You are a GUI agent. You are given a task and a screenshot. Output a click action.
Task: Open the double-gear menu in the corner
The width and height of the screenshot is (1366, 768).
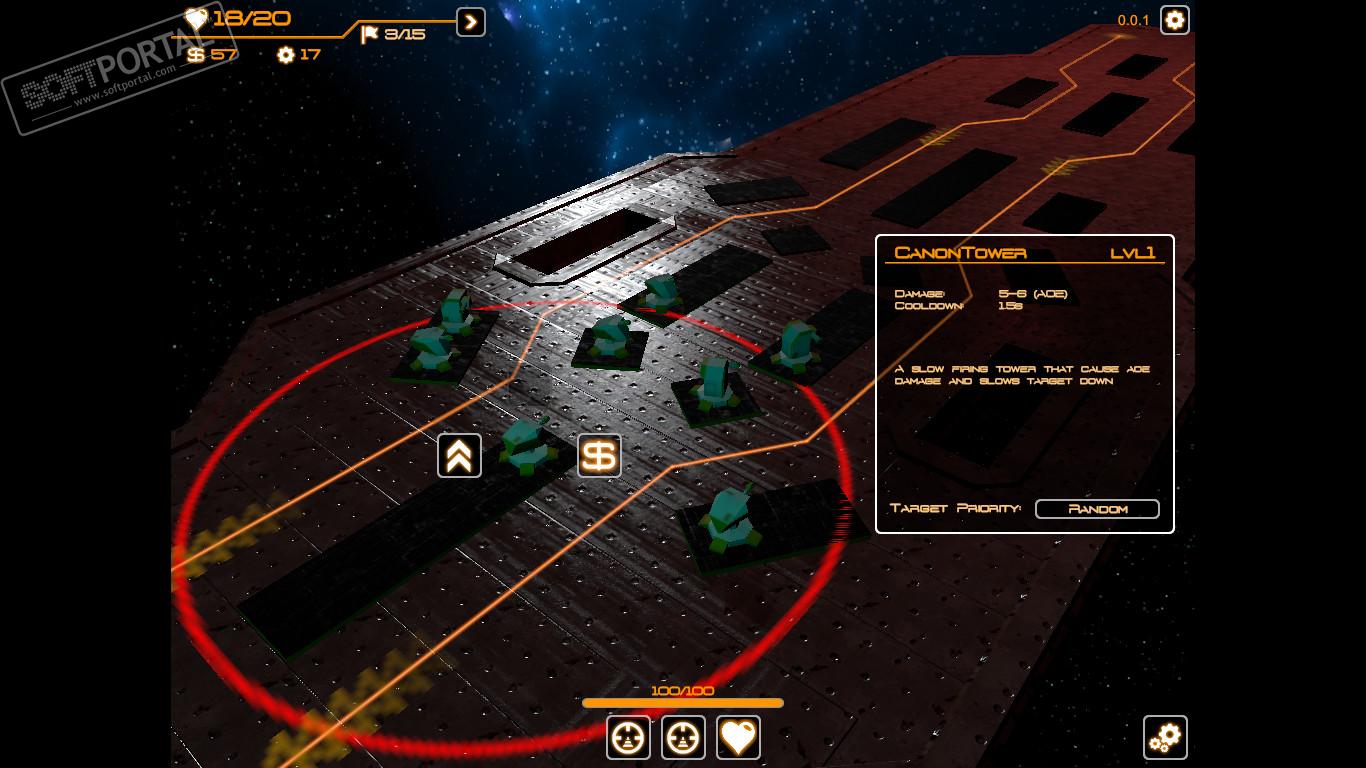click(1165, 738)
